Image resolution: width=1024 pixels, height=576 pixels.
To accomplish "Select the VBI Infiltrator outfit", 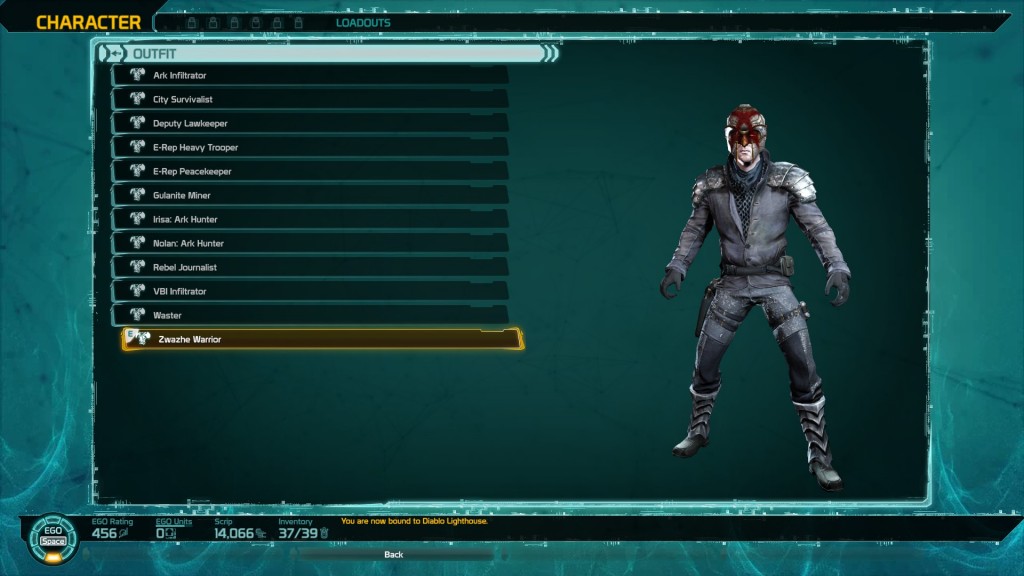I will pyautogui.click(x=310, y=291).
